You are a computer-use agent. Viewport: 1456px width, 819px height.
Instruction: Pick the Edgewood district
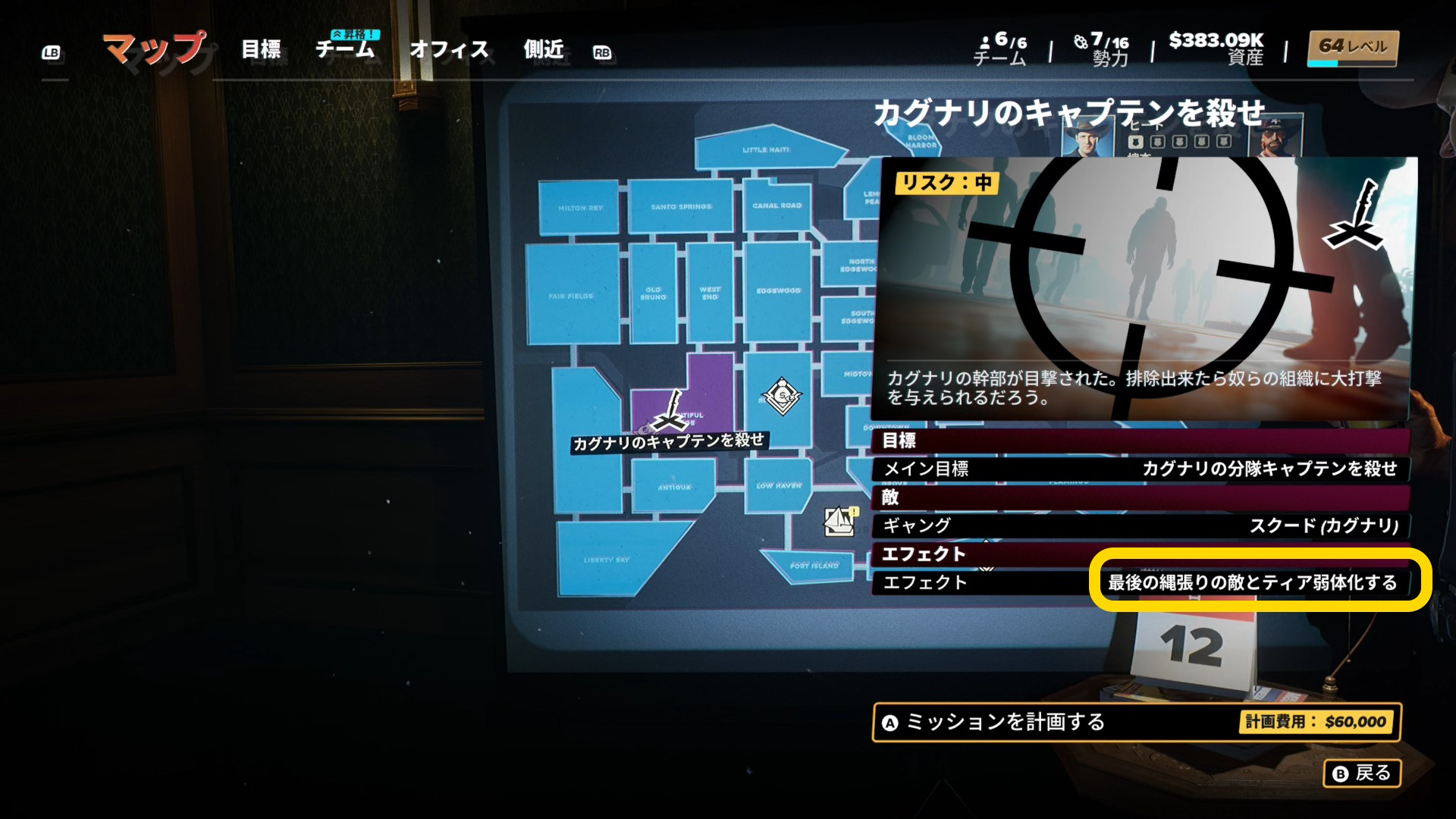[x=777, y=291]
